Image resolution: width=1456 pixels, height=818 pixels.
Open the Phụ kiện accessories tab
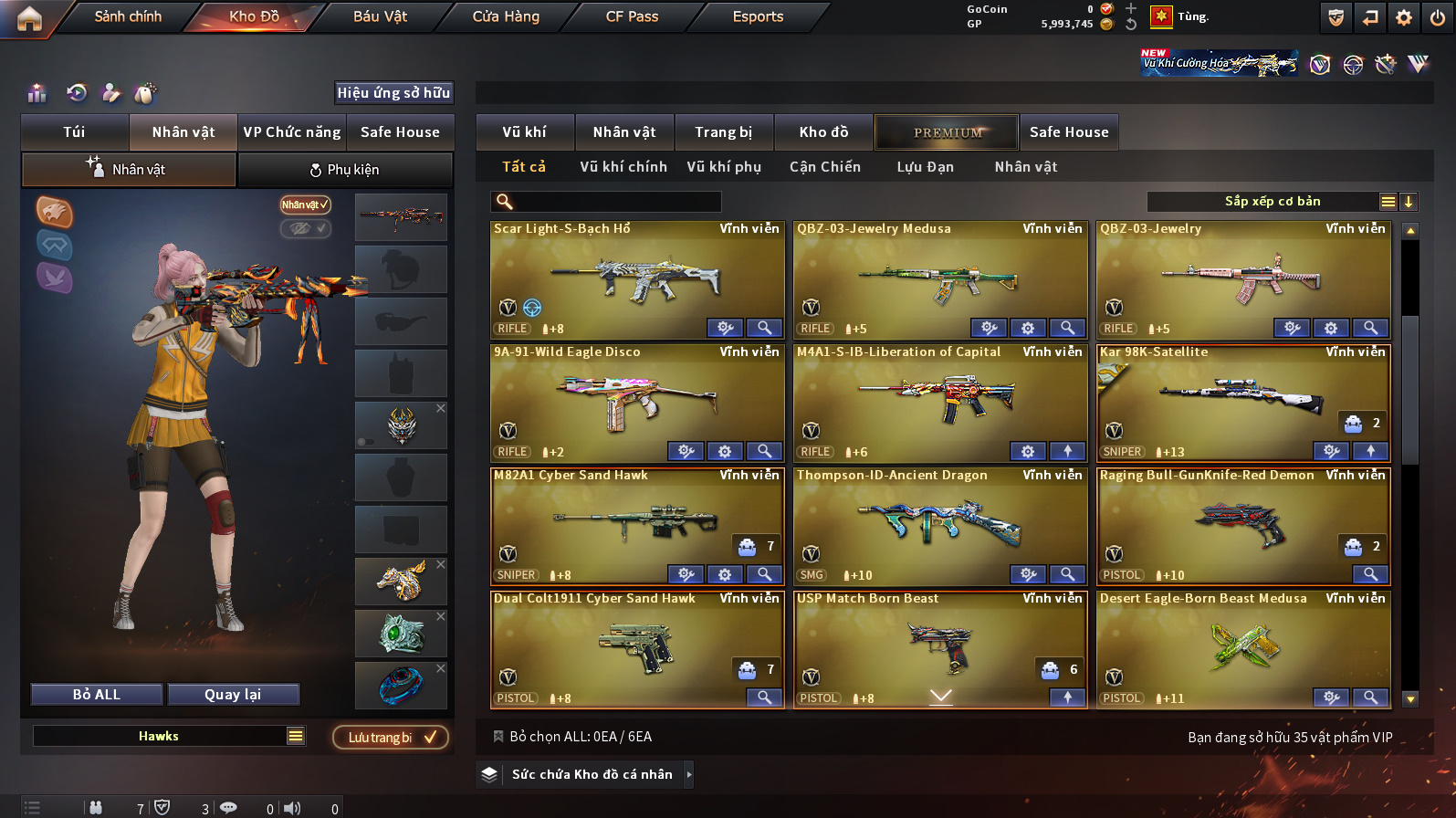(x=345, y=170)
